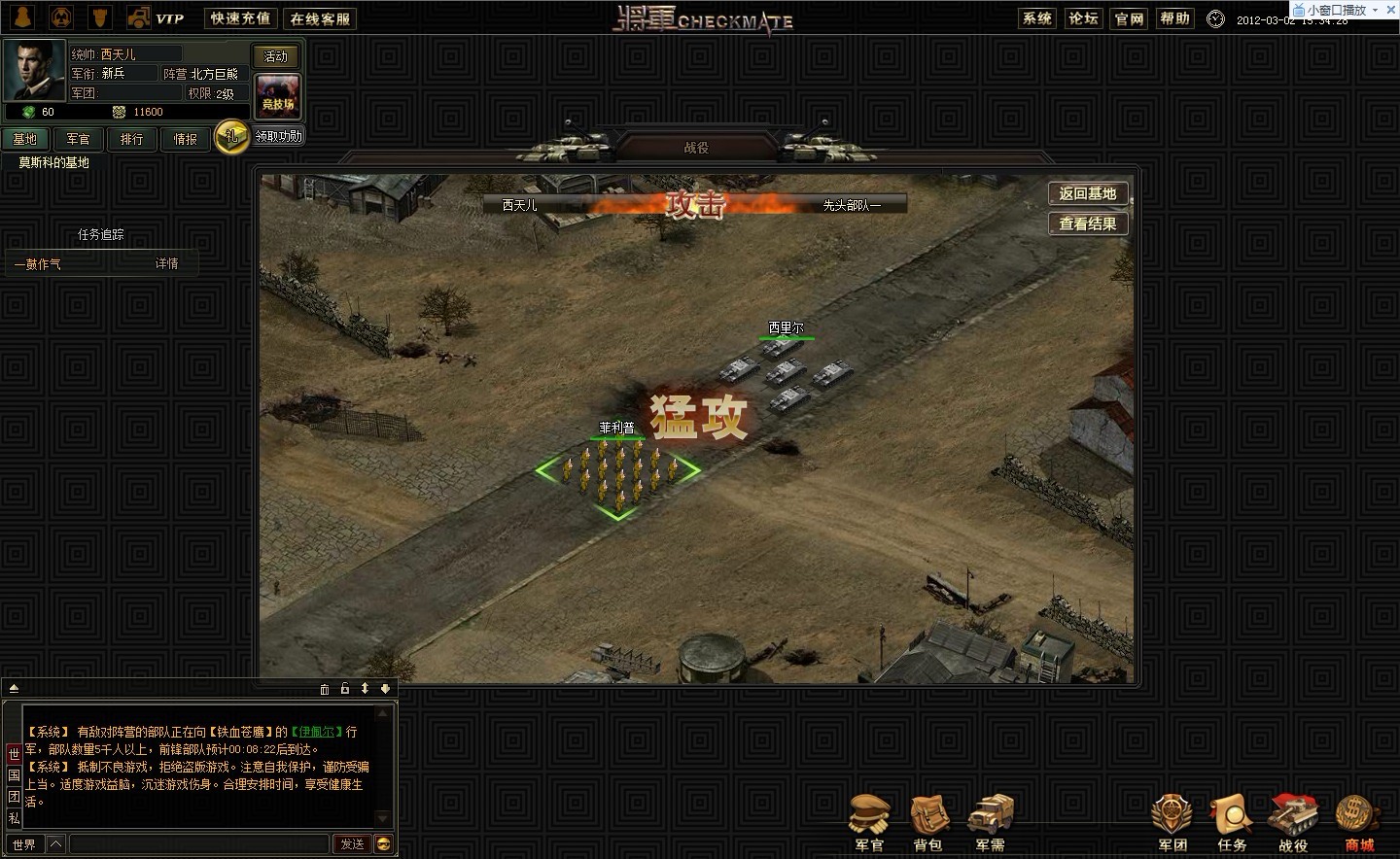Screen dimensions: 1400x859
Task: Select the 情报 intelligence tab
Action: (x=185, y=139)
